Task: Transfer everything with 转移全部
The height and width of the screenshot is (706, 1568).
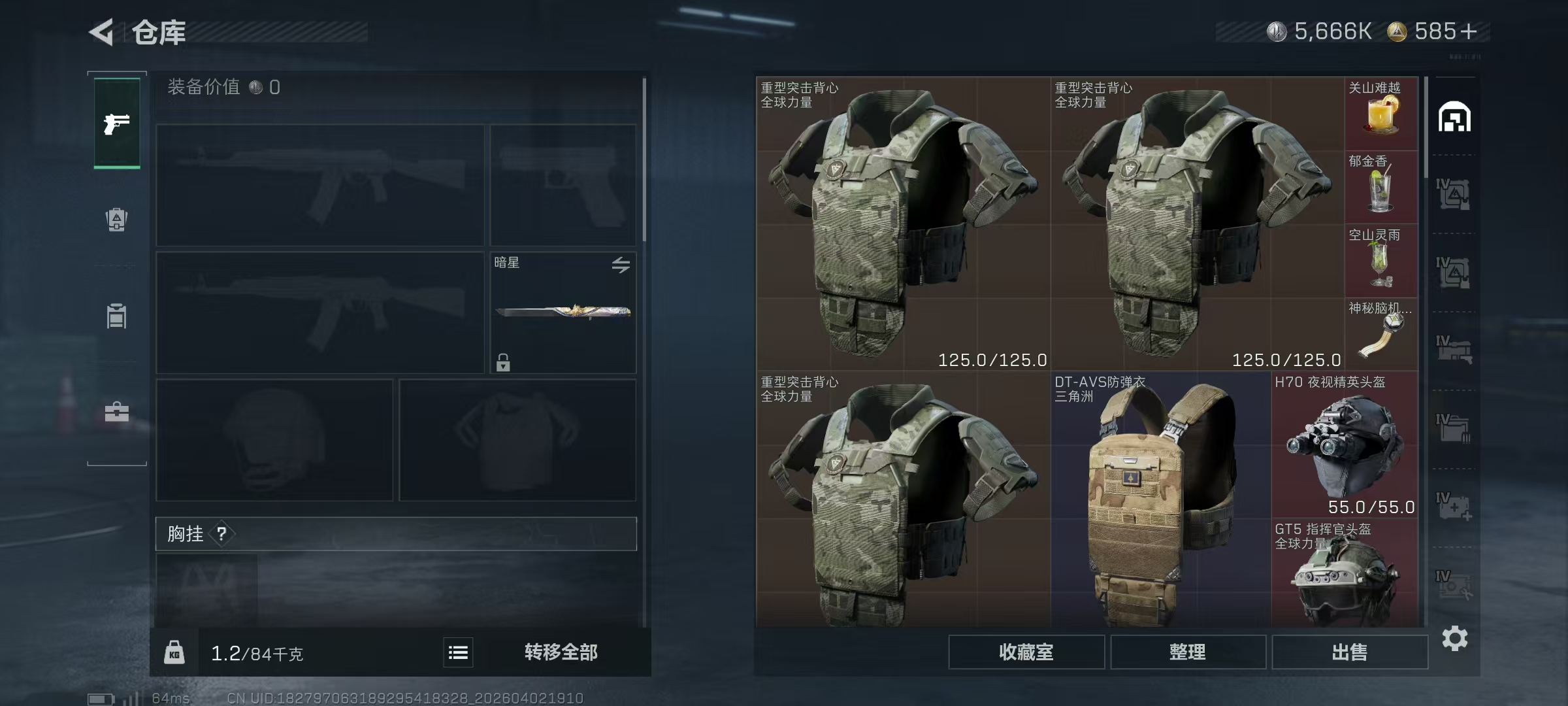Action: coord(561,652)
